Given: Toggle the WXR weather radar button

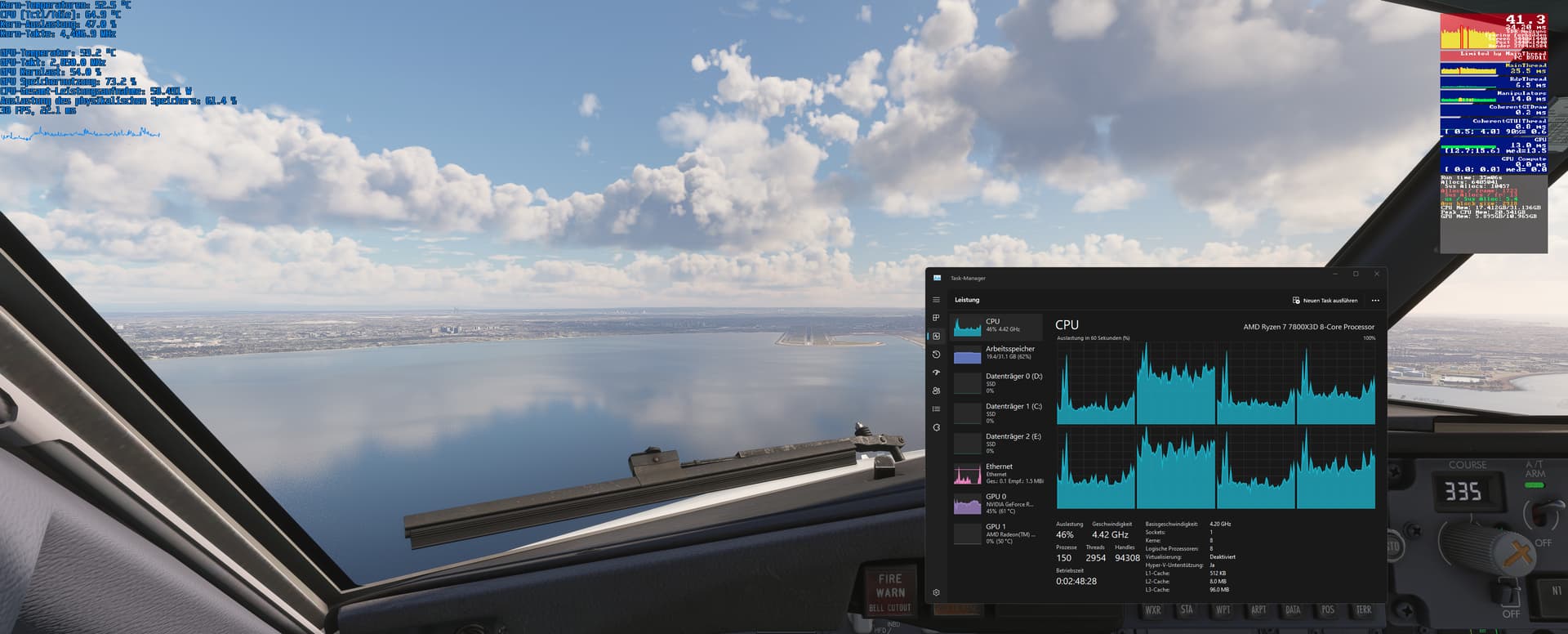Looking at the screenshot, I should 1154,610.
